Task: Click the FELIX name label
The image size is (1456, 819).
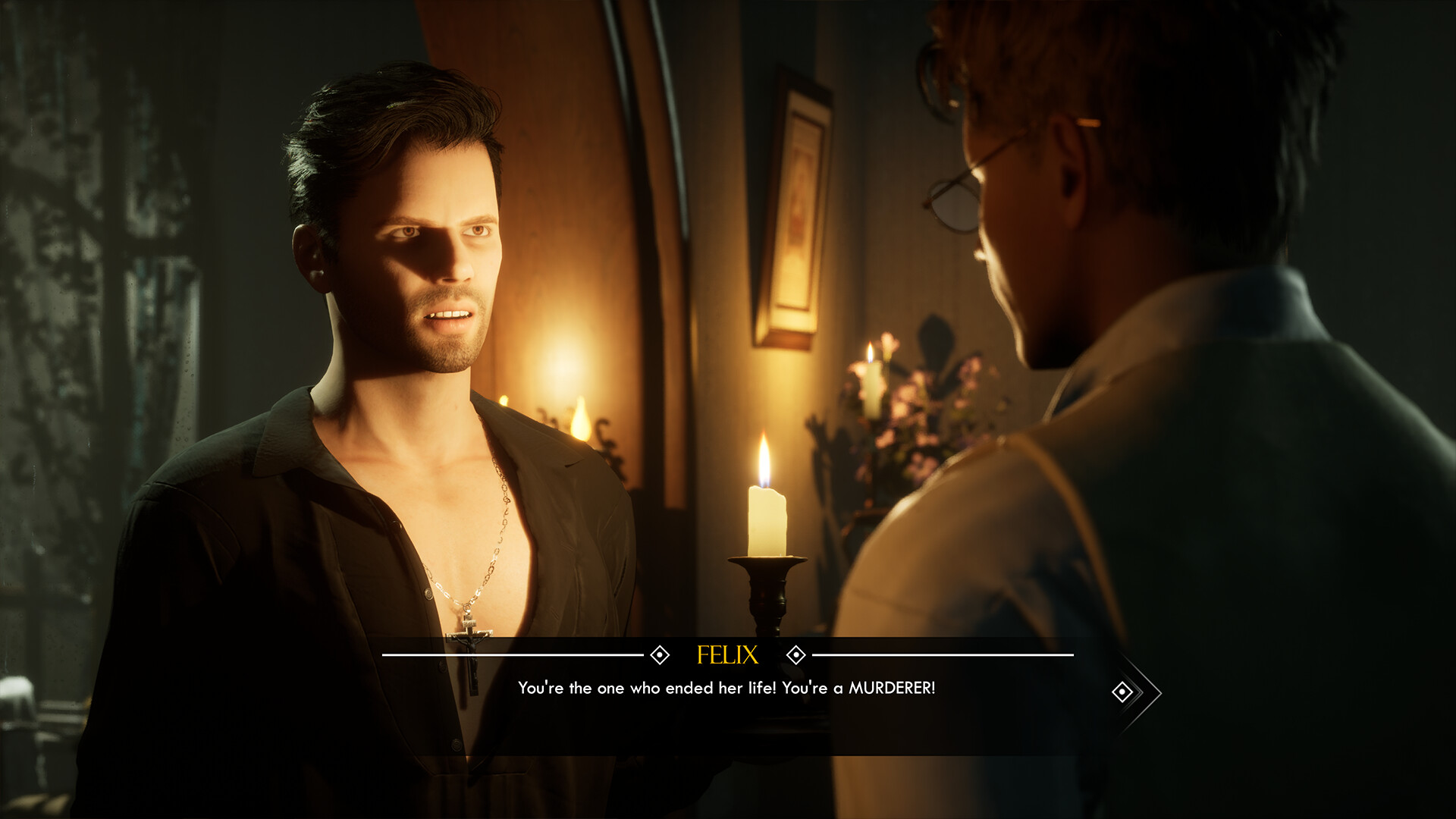Action: click(727, 654)
